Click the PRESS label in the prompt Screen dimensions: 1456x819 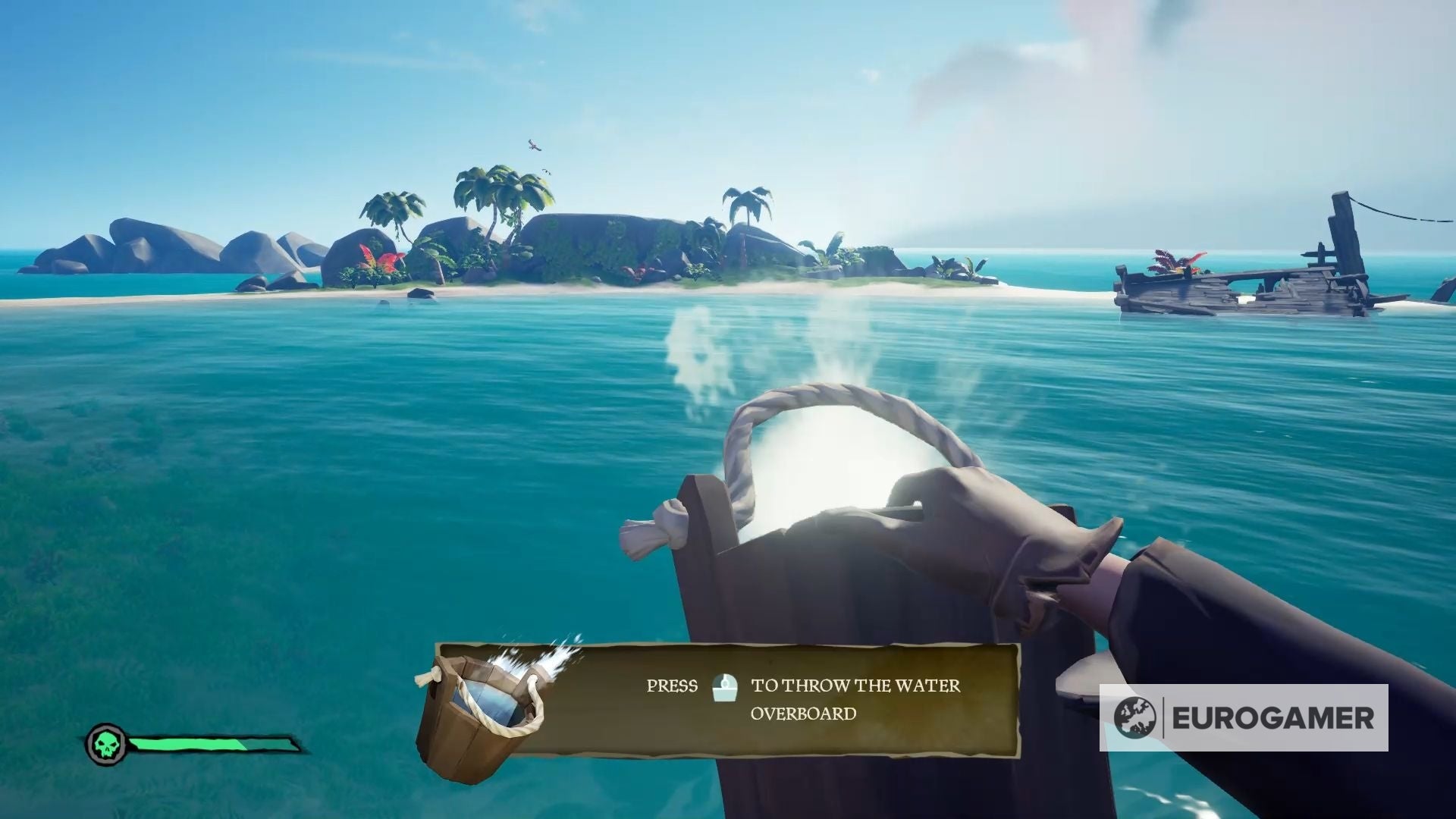pos(672,686)
